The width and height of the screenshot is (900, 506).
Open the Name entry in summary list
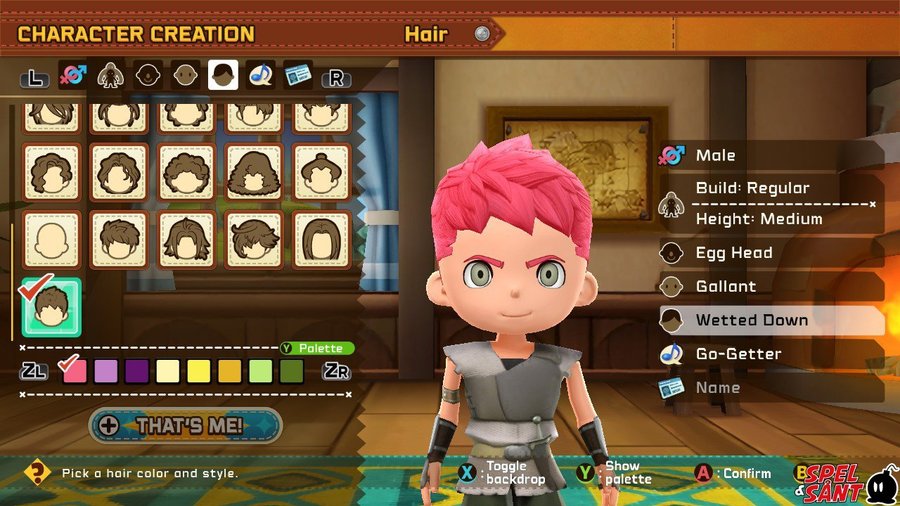point(718,387)
